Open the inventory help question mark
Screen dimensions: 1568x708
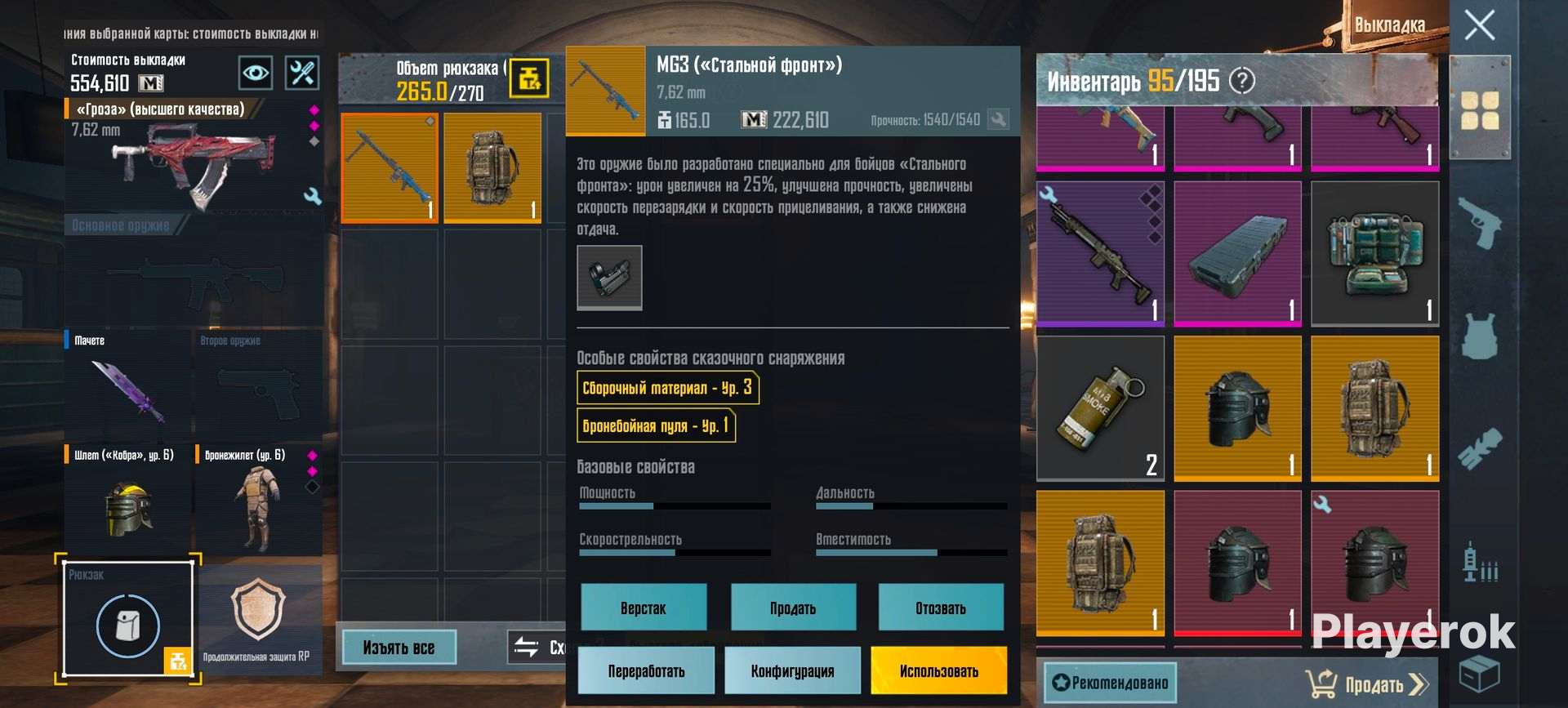(x=1242, y=81)
